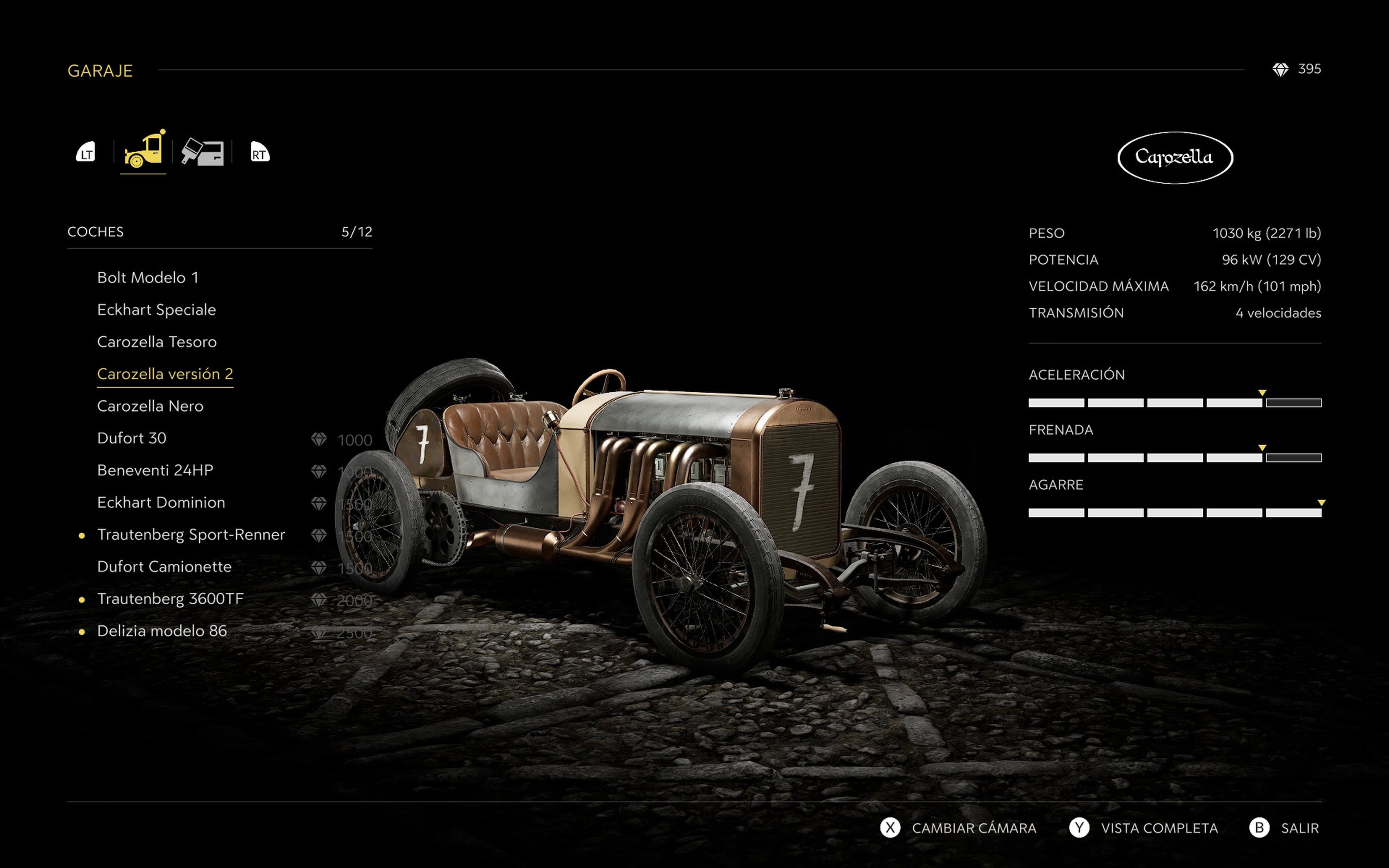This screenshot has height=868, width=1389.
Task: Exit the garage with Salir
Action: click(1299, 828)
